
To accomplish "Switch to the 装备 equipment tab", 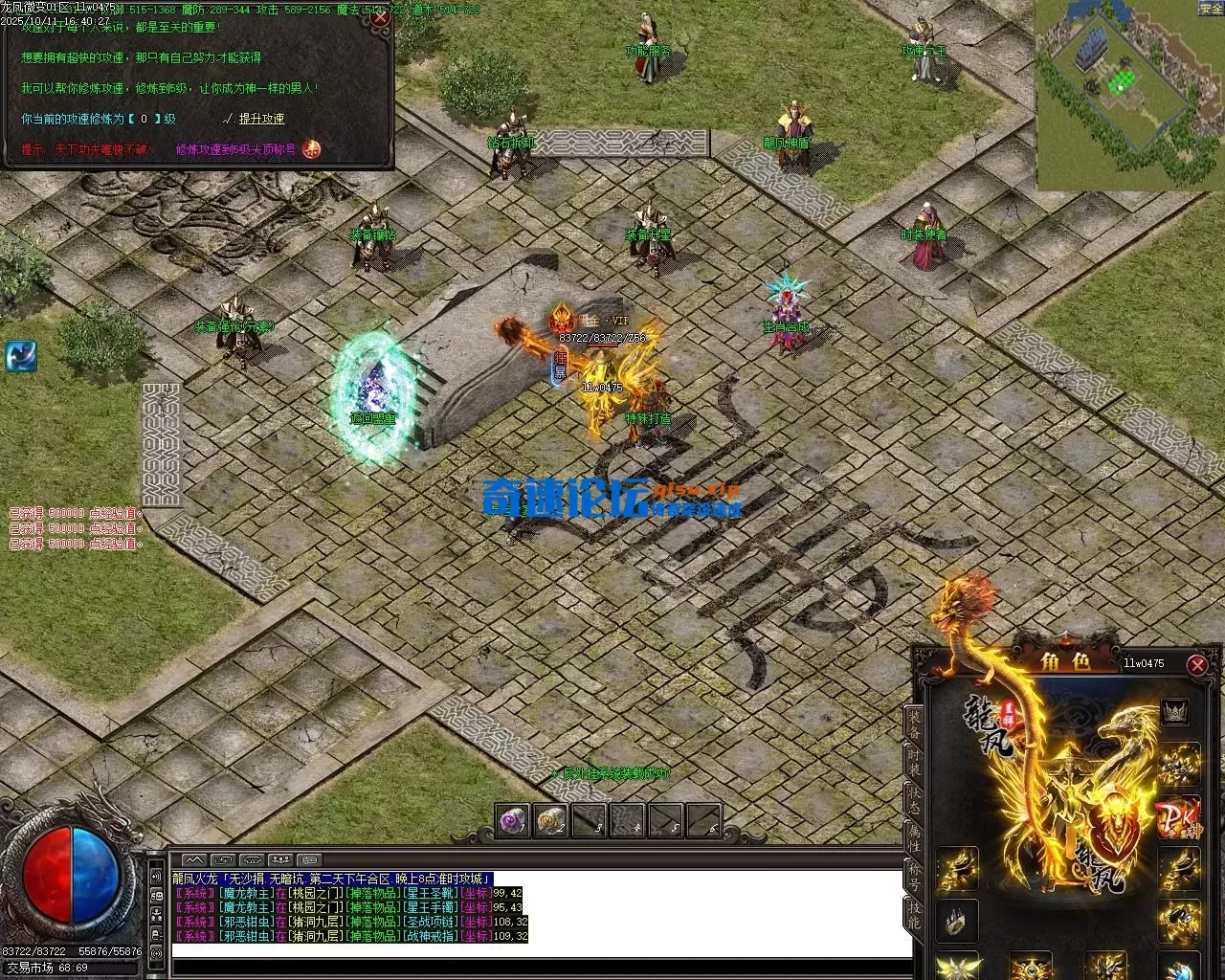I will pos(915,724).
